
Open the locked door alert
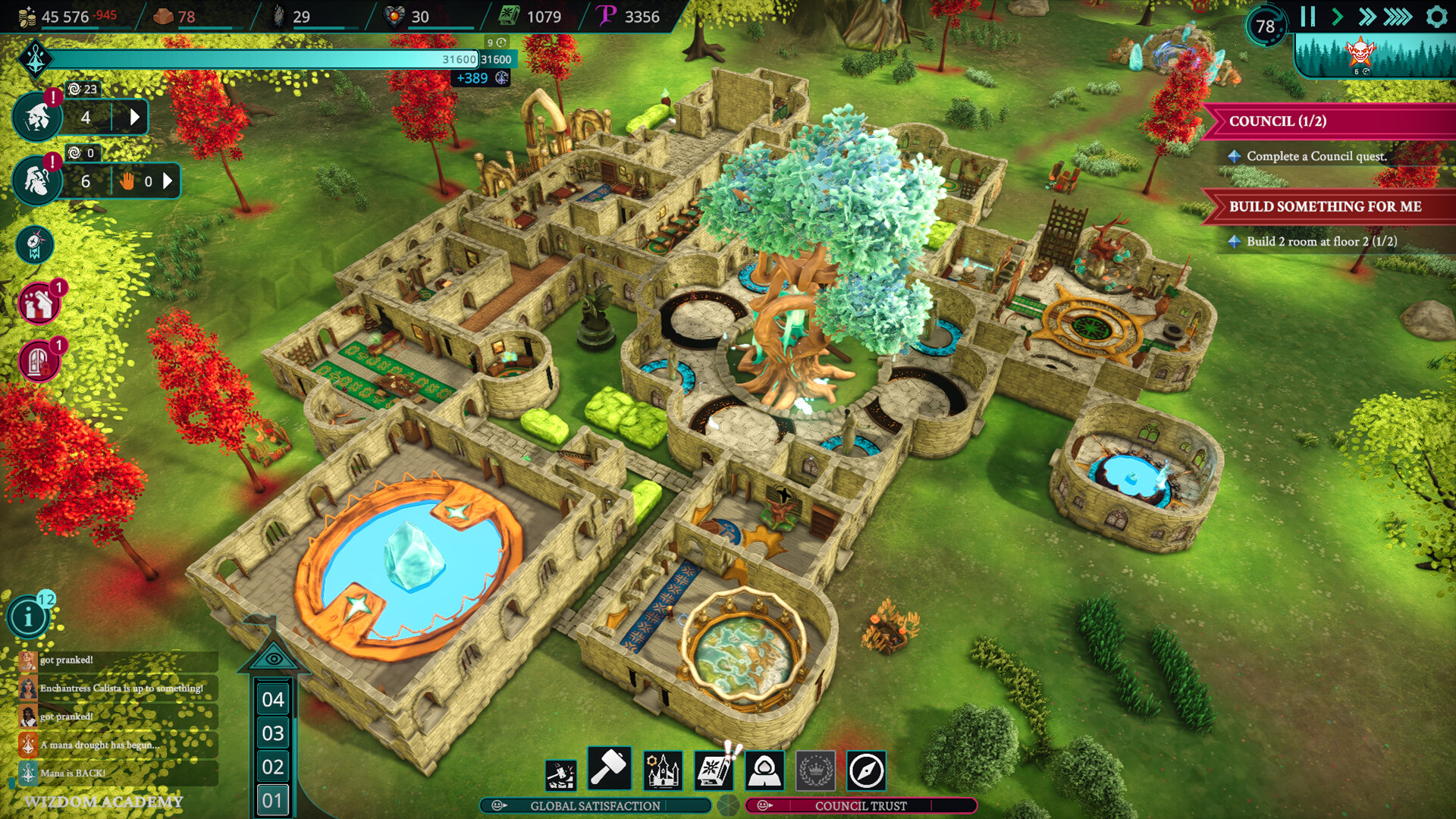coord(38,361)
